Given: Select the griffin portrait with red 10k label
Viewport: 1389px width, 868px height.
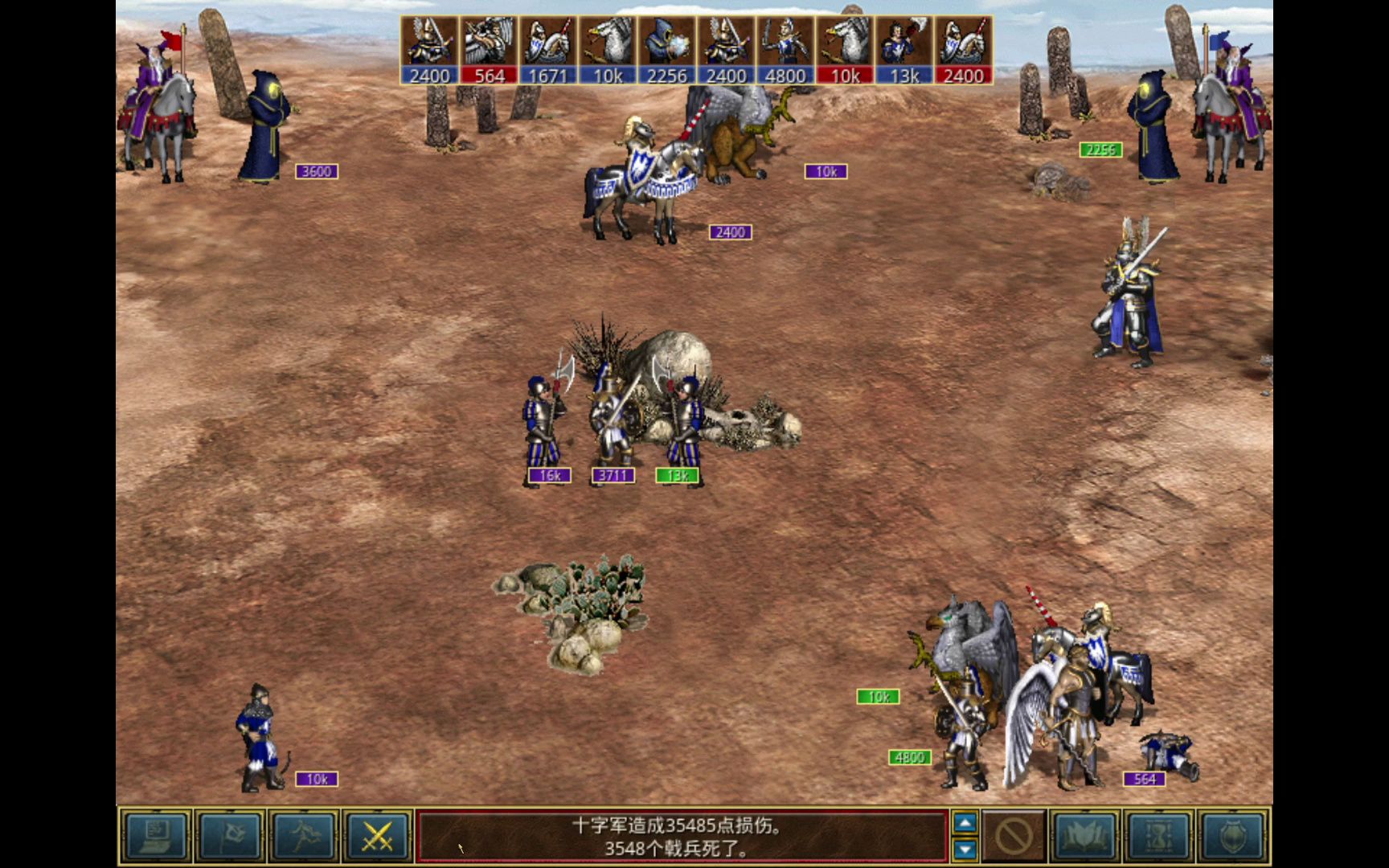Looking at the screenshot, I should [x=845, y=50].
